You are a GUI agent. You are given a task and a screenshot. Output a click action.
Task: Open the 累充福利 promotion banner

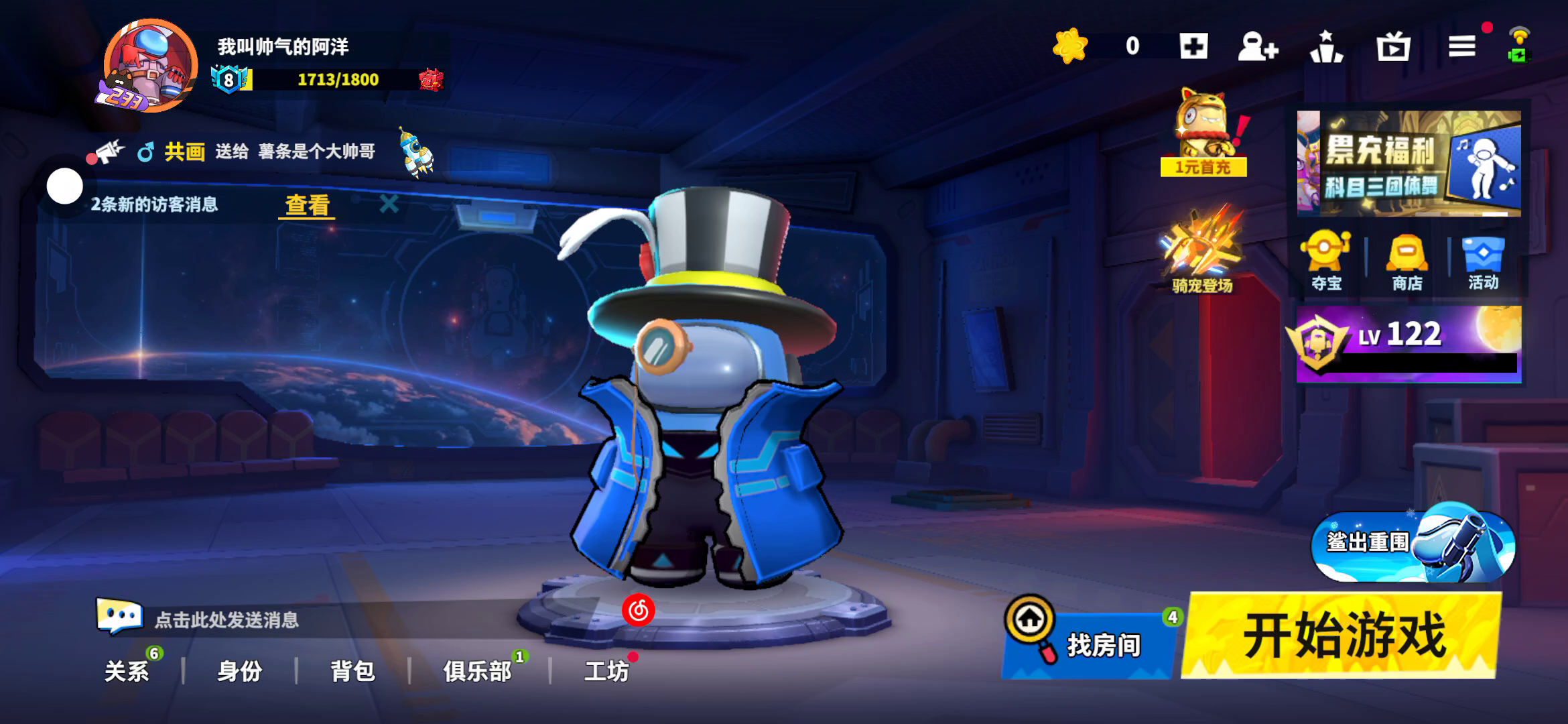click(x=1409, y=164)
